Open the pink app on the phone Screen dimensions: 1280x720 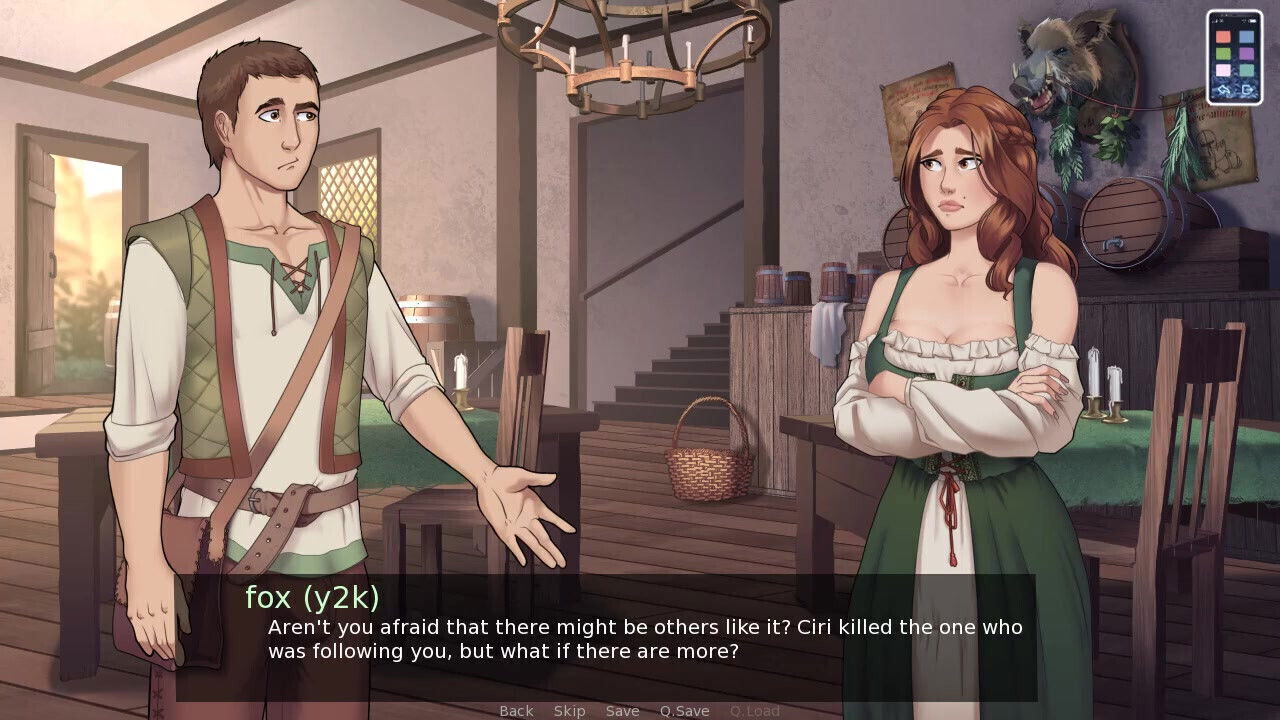[1223, 71]
